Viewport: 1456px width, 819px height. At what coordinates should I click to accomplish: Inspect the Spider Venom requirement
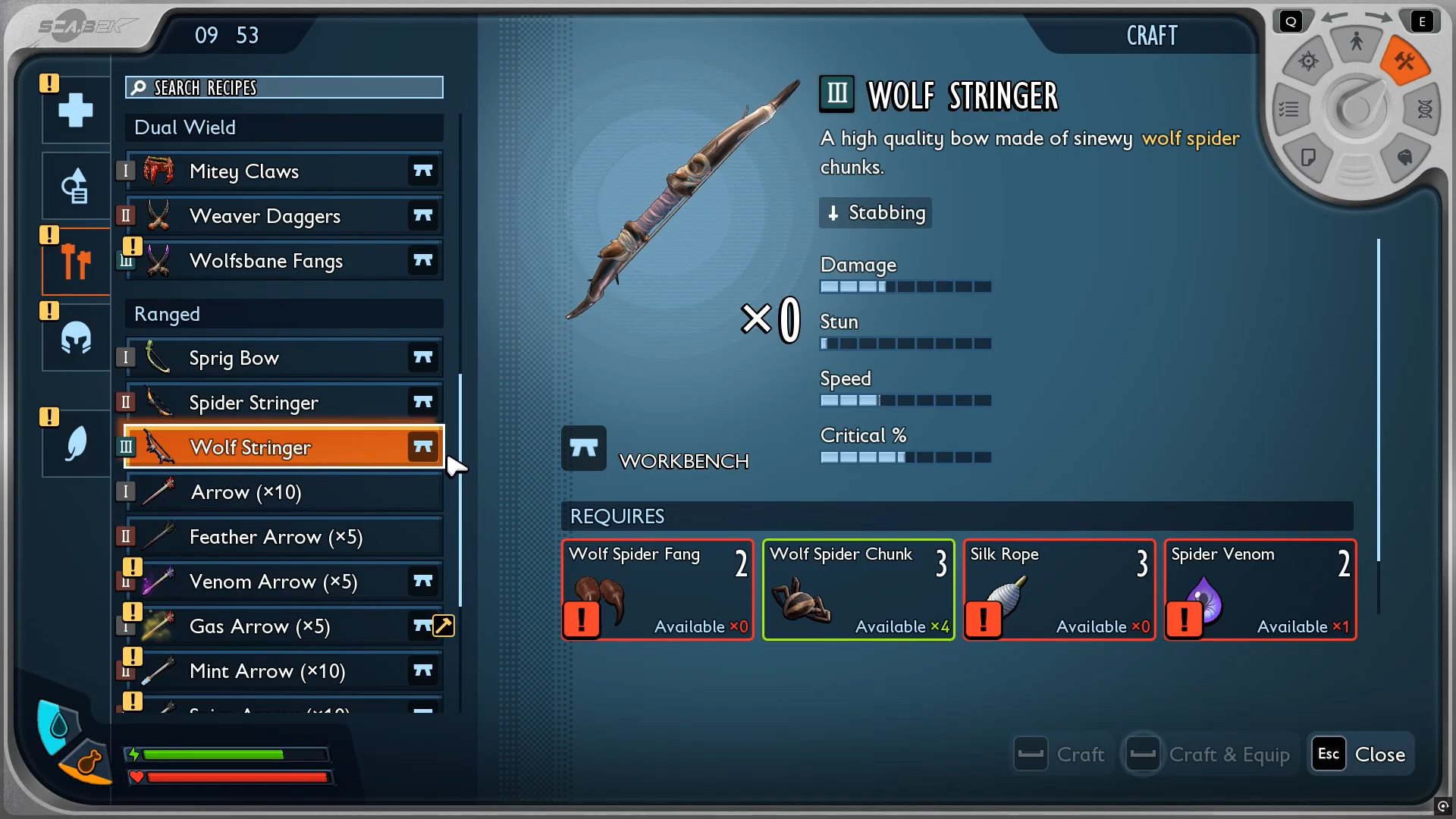pyautogui.click(x=1260, y=590)
